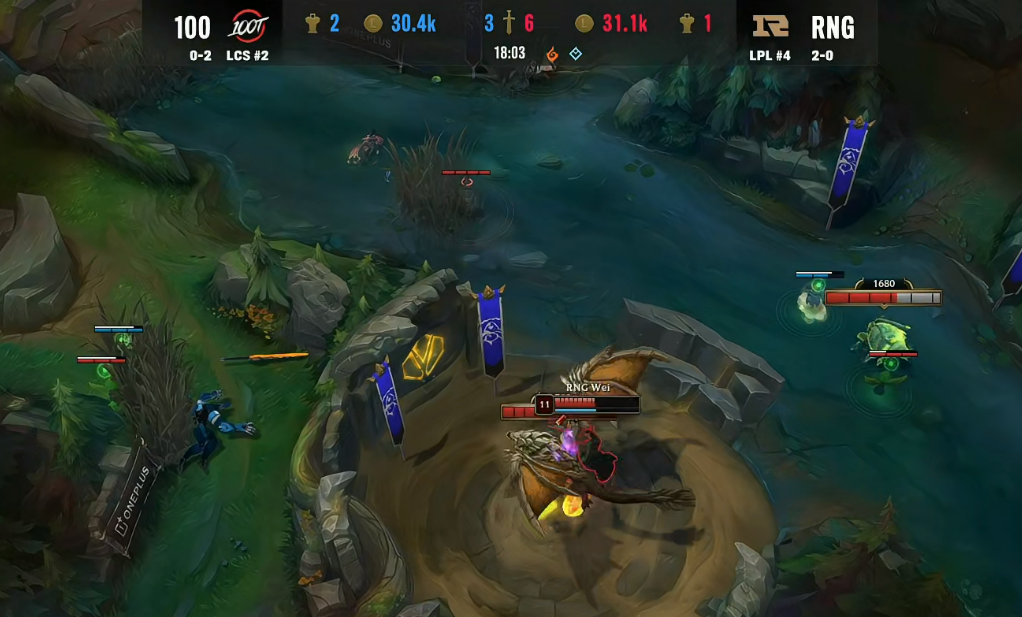Click the sword kills icon in scoreboard

(x=509, y=24)
